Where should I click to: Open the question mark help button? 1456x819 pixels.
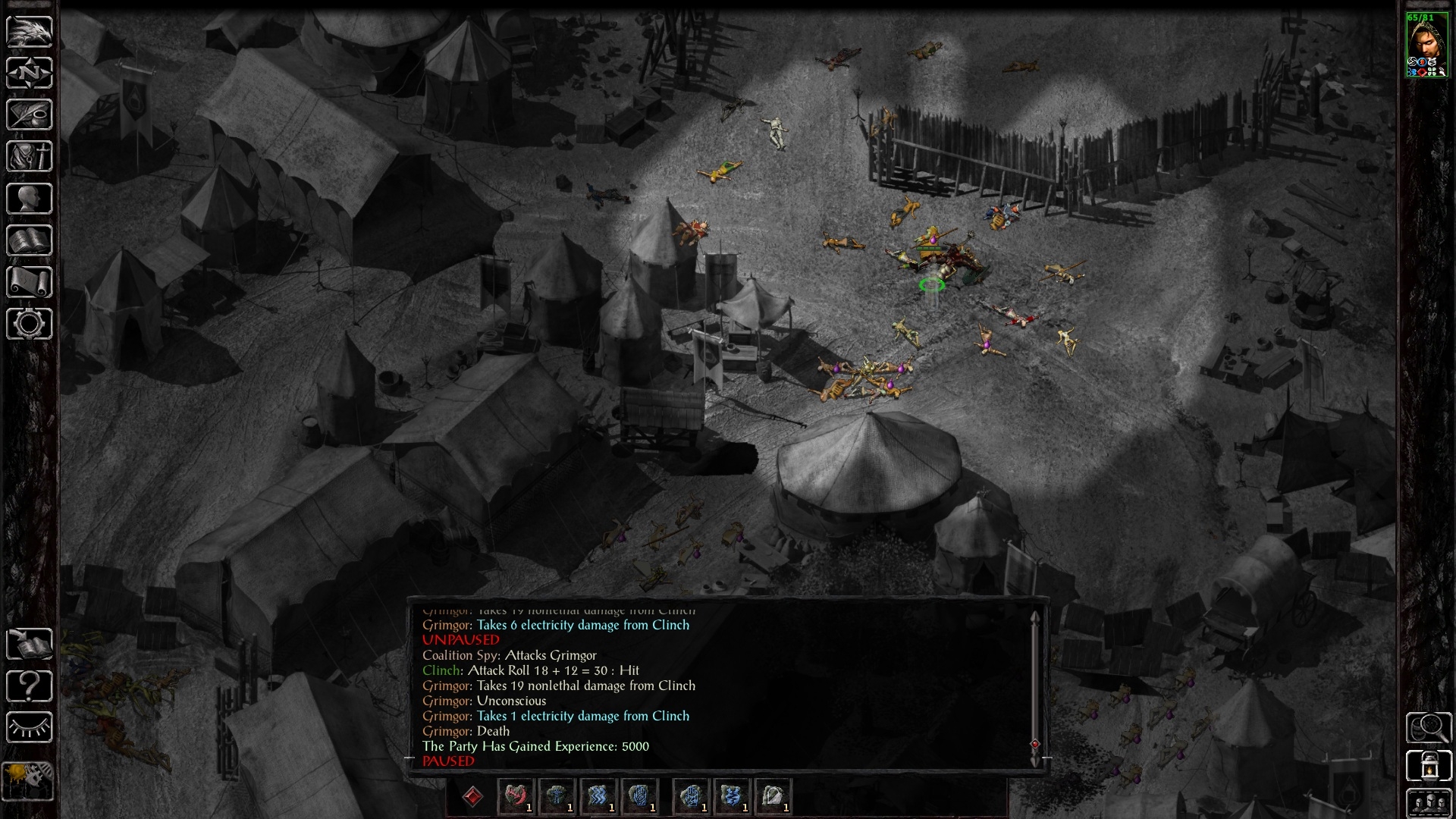[x=30, y=686]
